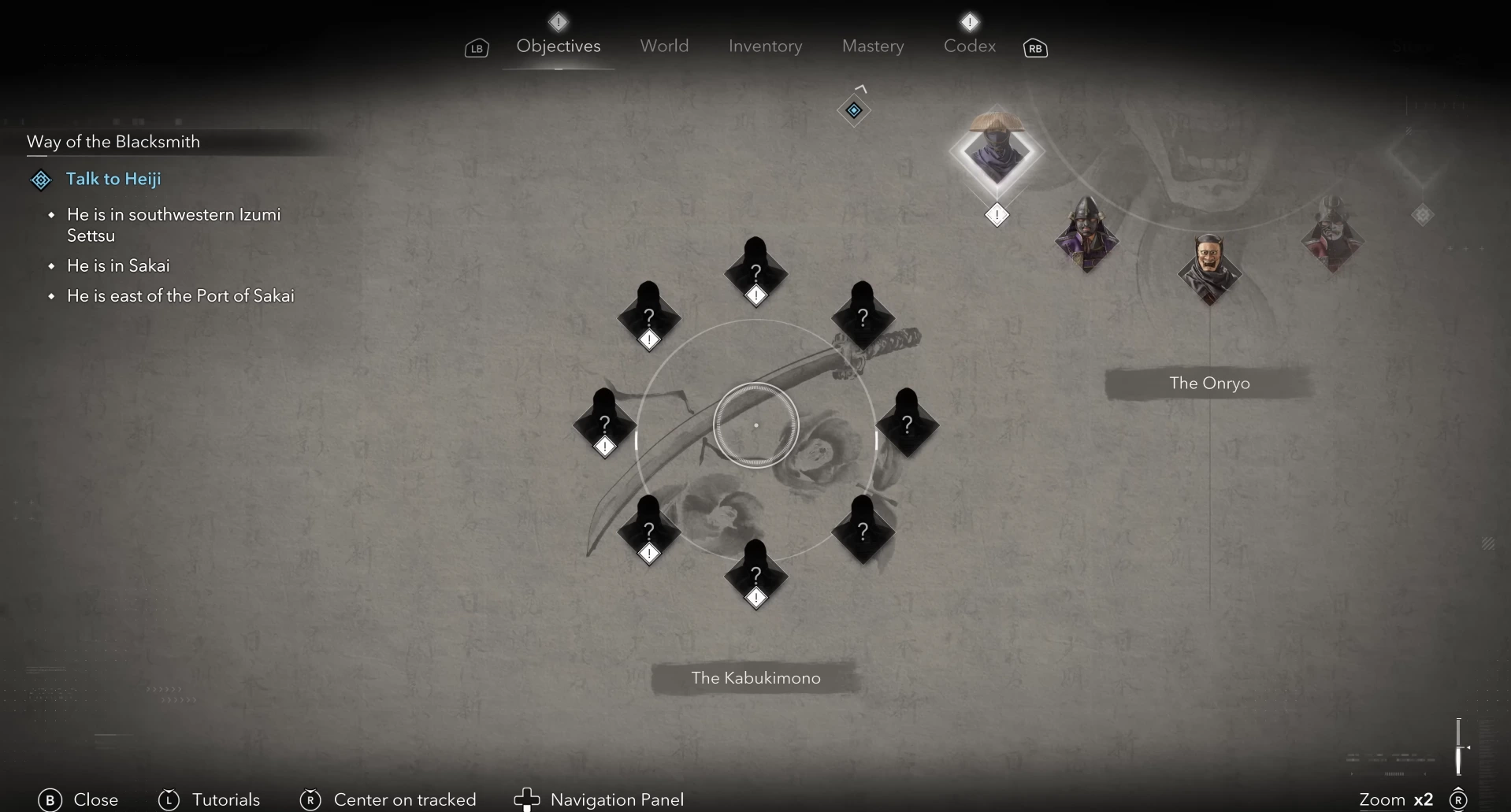This screenshot has height=812, width=1511.
Task: Open the Tutorials option
Action: point(225,799)
